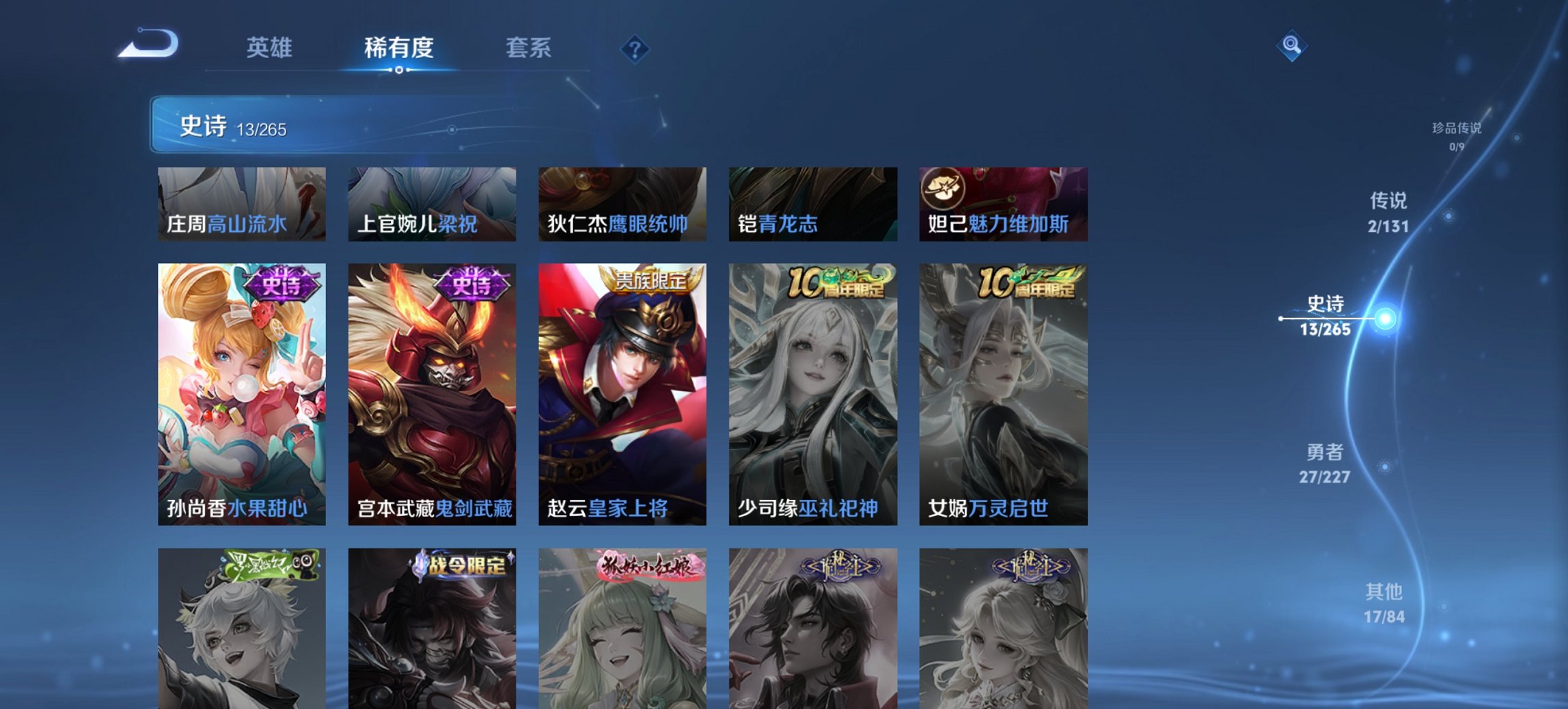
Task: Open the 套系 tab
Action: coord(529,48)
